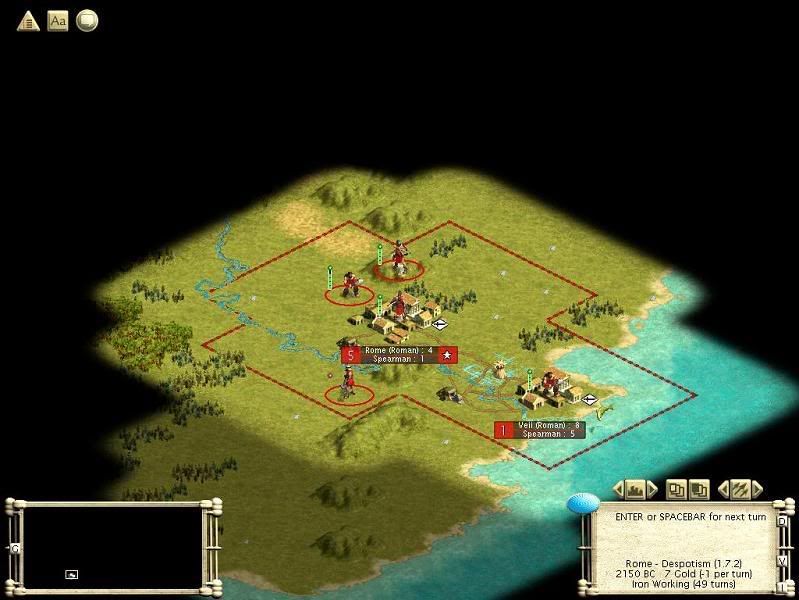
Task: Click the glowing blue end-turn orb
Action: (x=583, y=504)
